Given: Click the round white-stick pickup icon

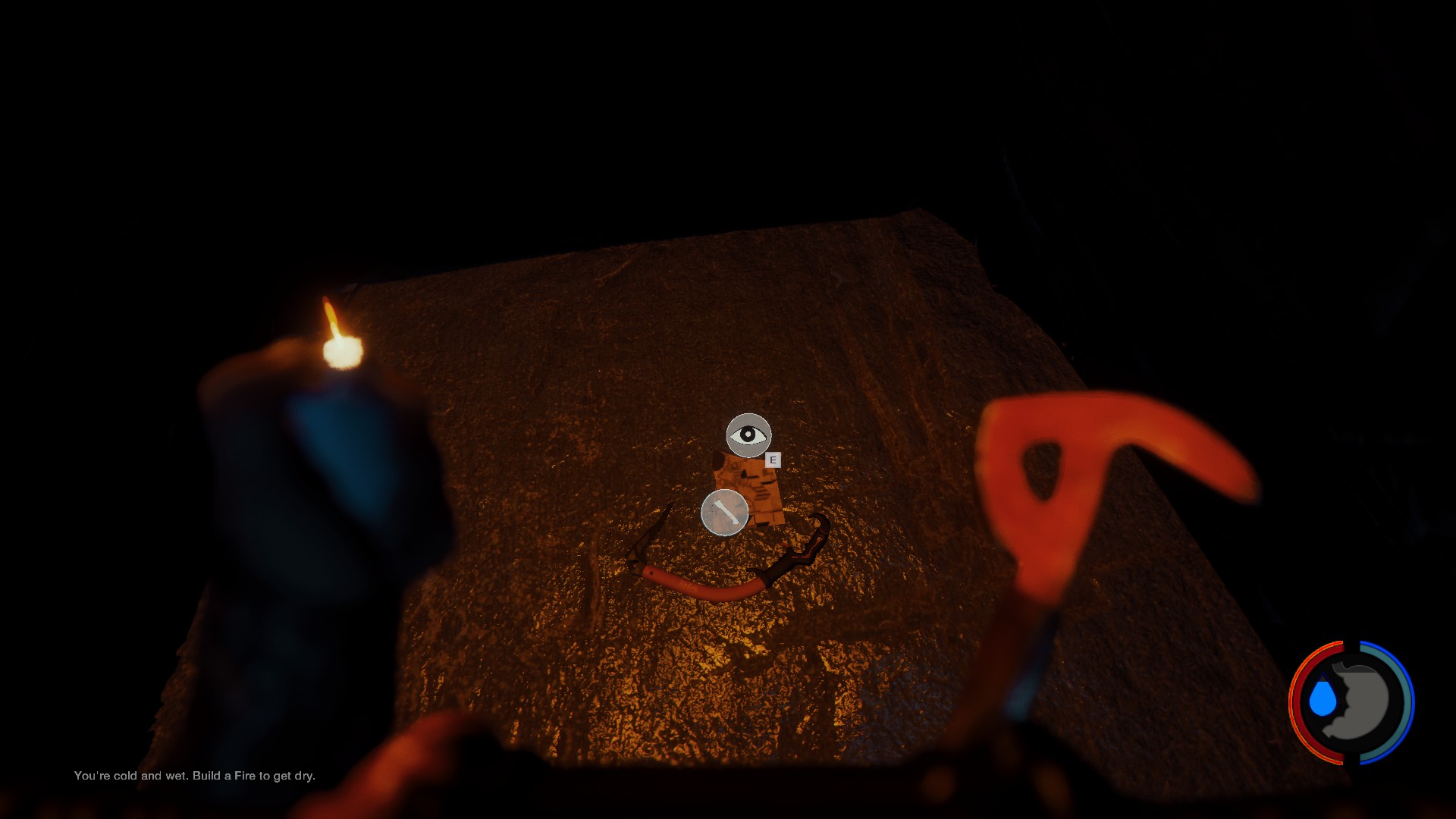Looking at the screenshot, I should [725, 513].
